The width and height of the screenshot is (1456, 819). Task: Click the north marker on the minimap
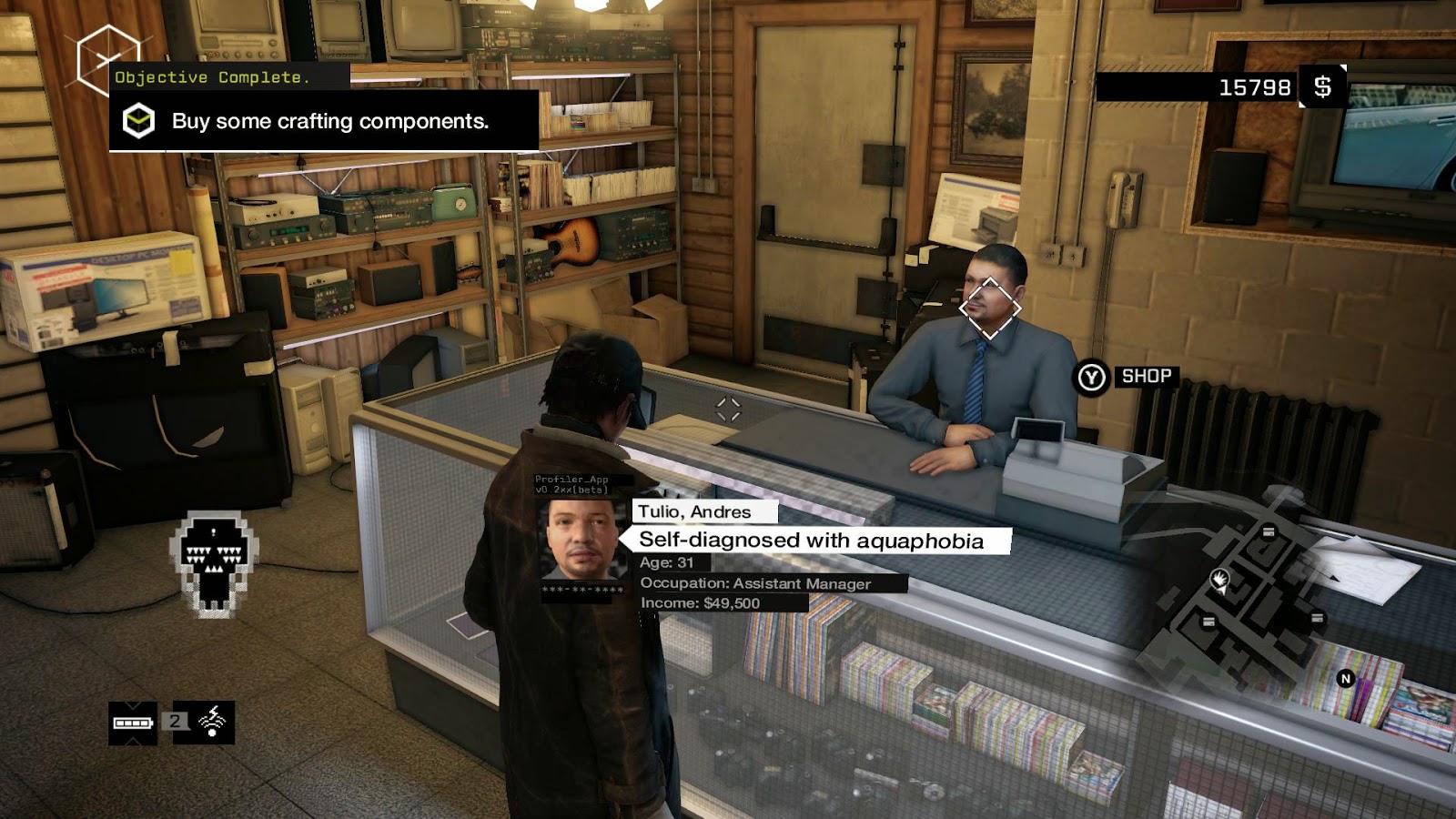[1346, 678]
